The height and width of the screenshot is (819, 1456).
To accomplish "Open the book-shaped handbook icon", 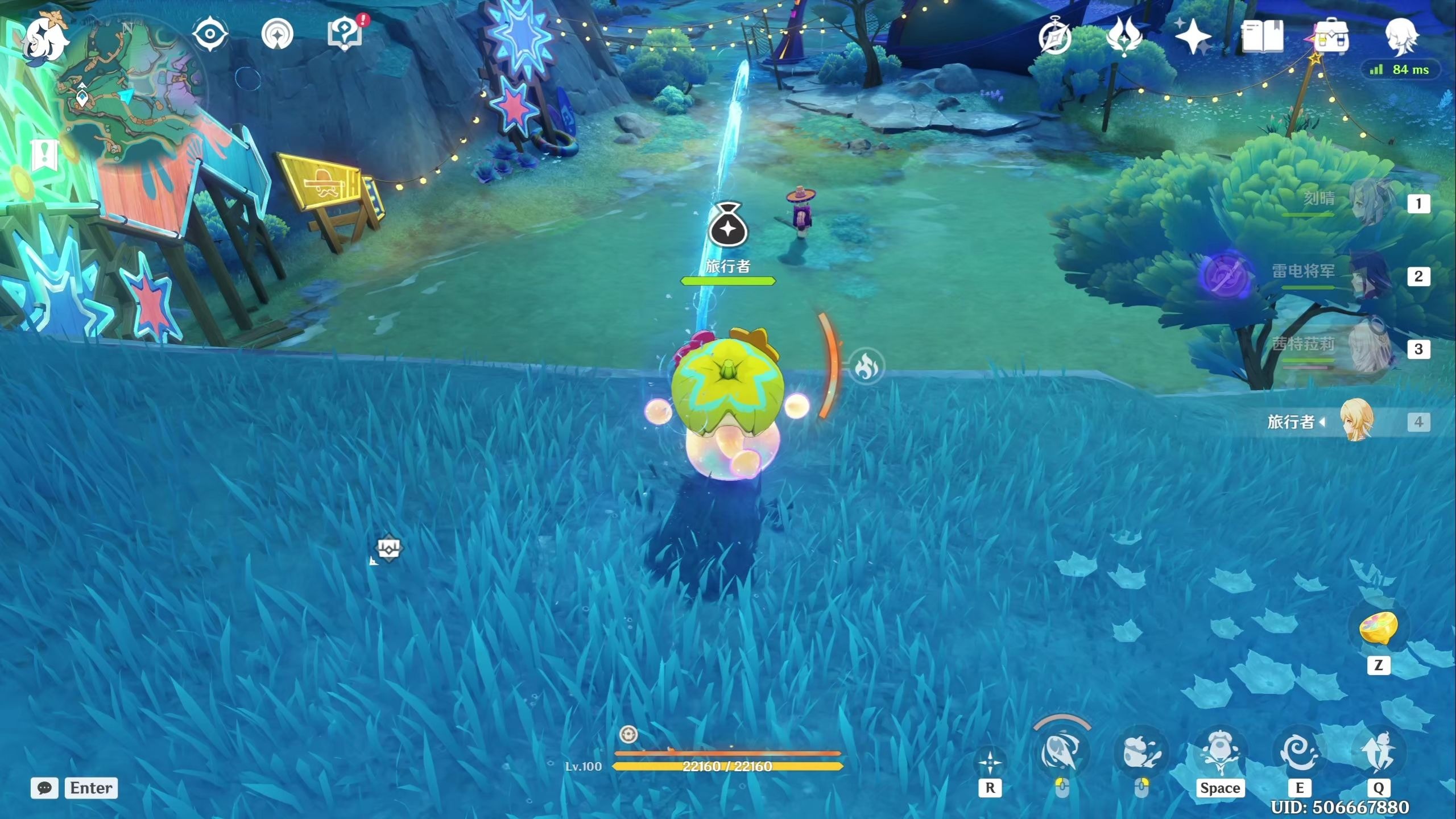I will 1262,36.
